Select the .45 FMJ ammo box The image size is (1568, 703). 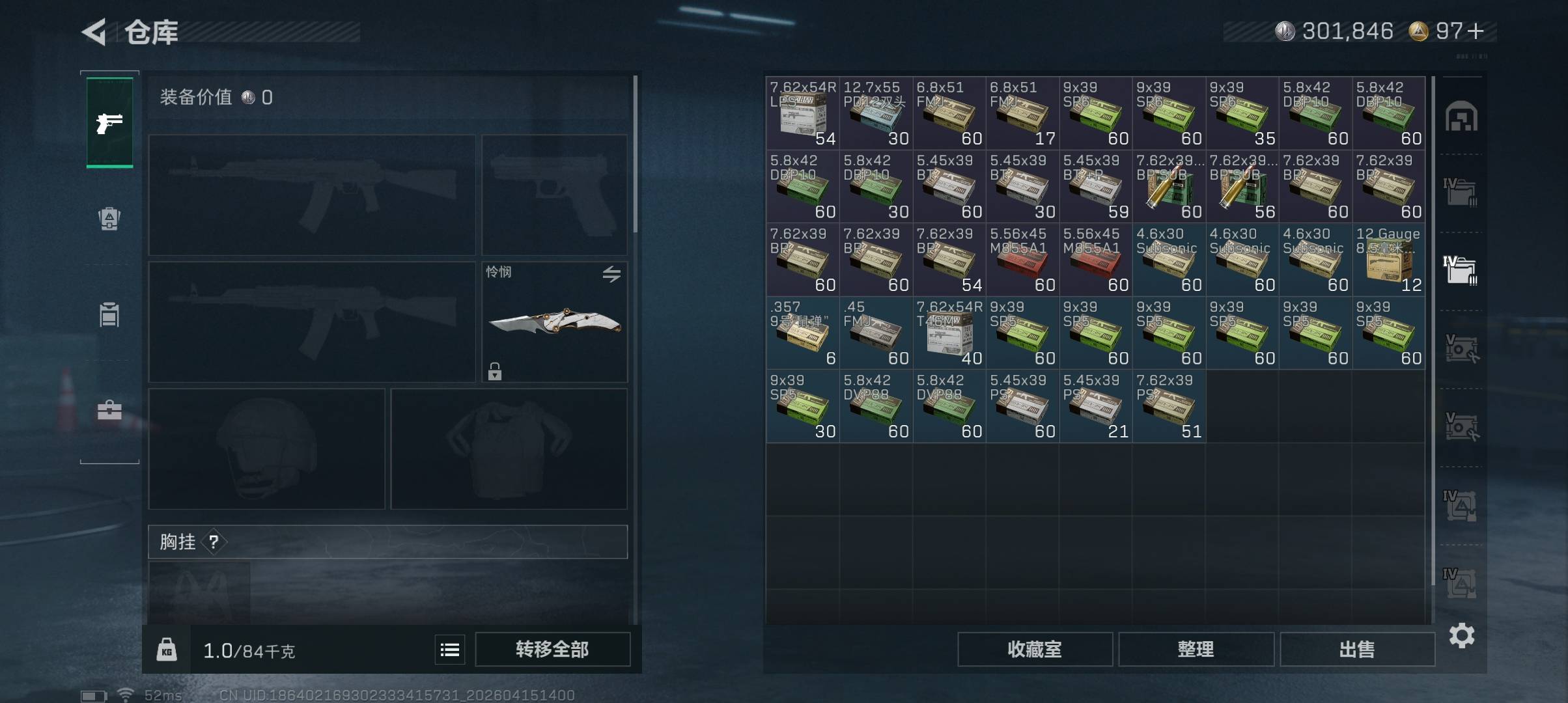[x=876, y=333]
